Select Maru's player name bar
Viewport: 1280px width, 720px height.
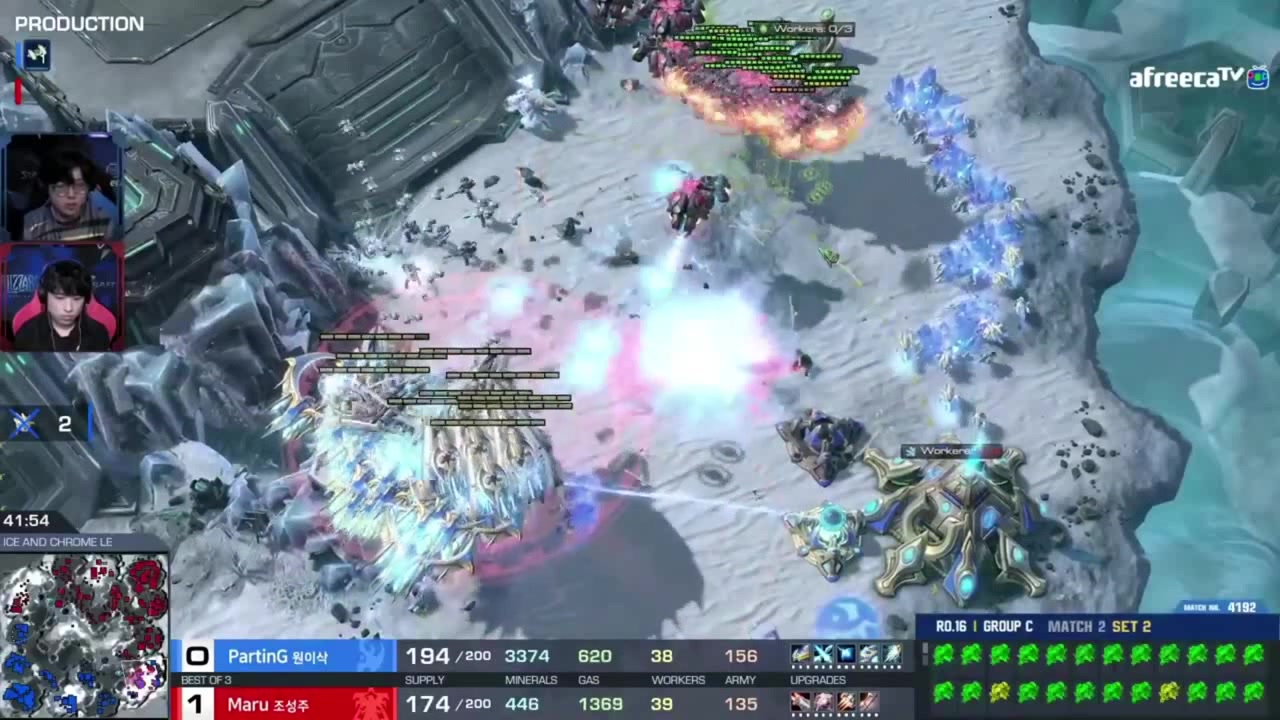[284, 704]
